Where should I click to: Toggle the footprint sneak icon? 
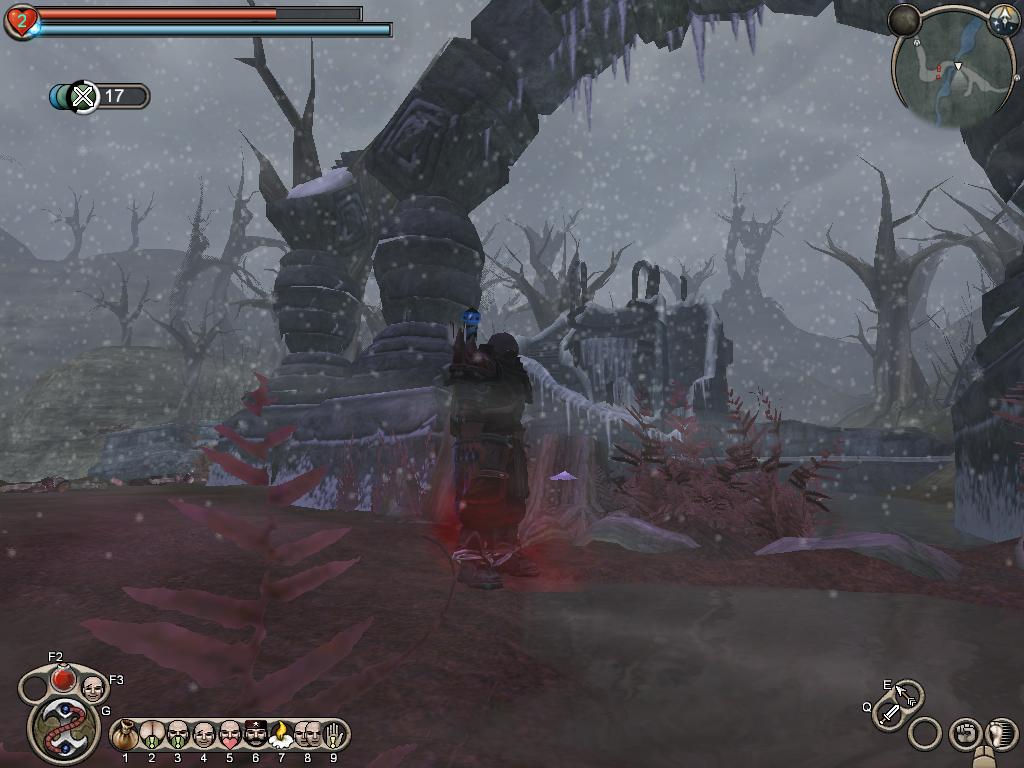1000,733
